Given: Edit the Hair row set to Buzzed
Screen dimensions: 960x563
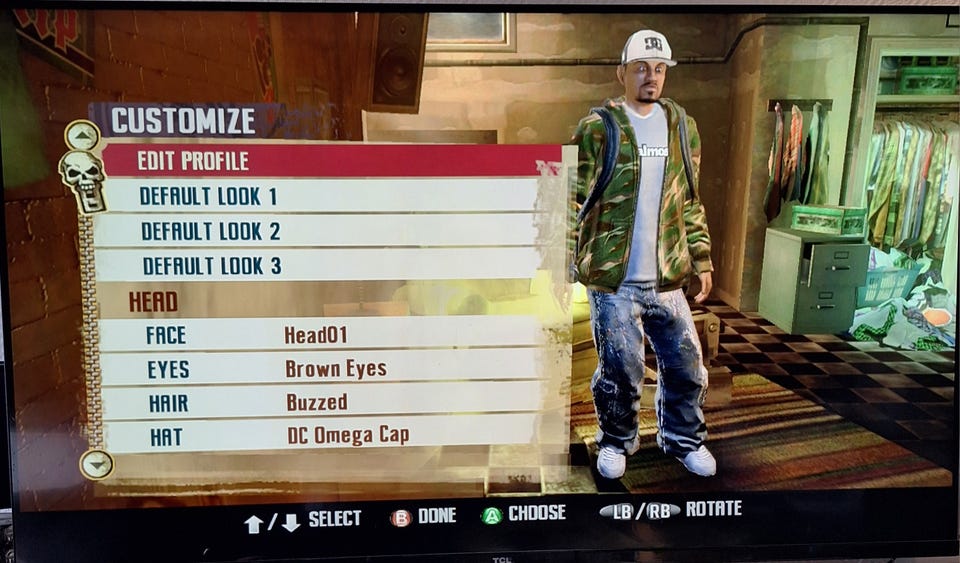Looking at the screenshot, I should point(320,402).
